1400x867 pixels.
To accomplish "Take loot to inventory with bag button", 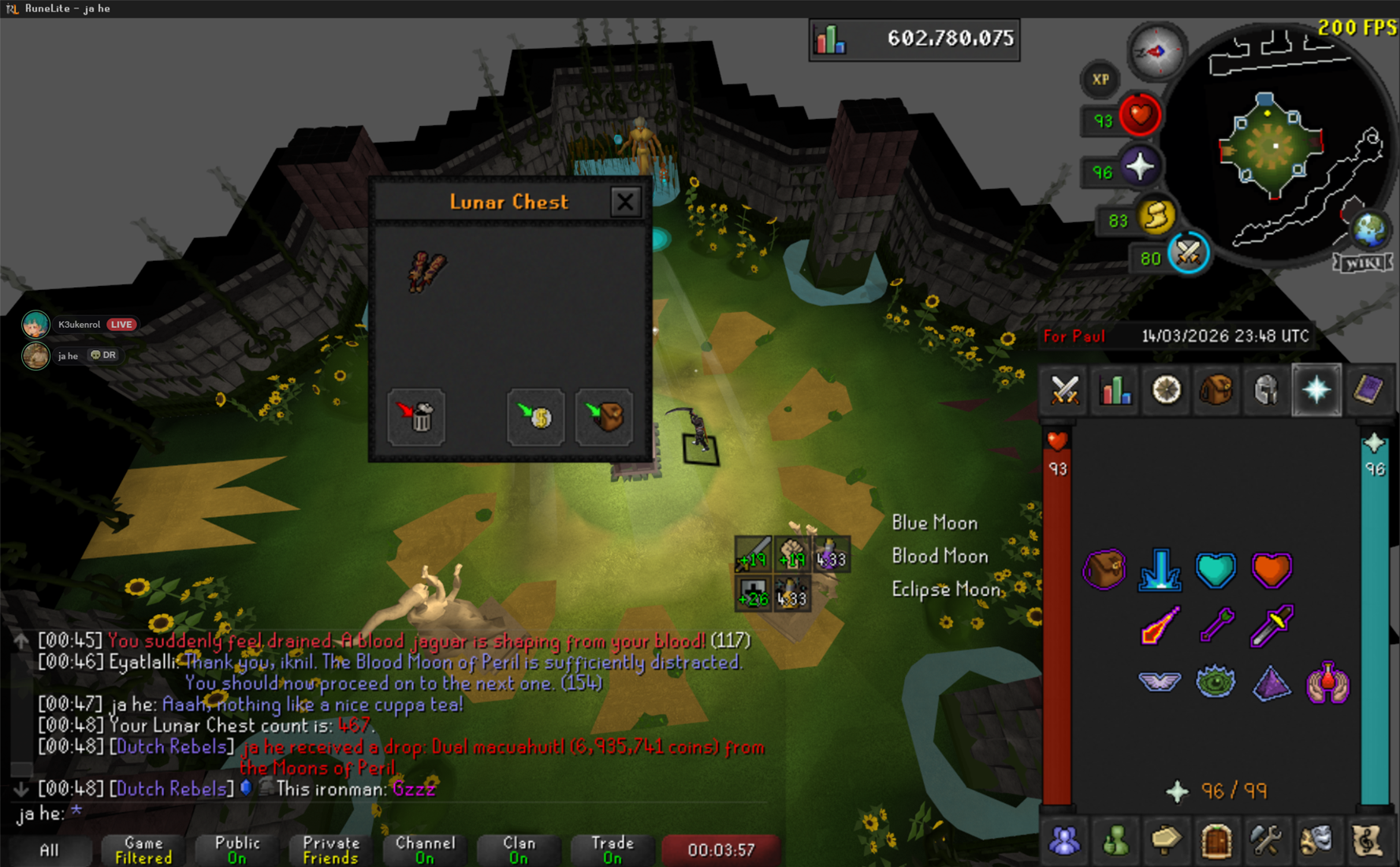I will click(605, 416).
